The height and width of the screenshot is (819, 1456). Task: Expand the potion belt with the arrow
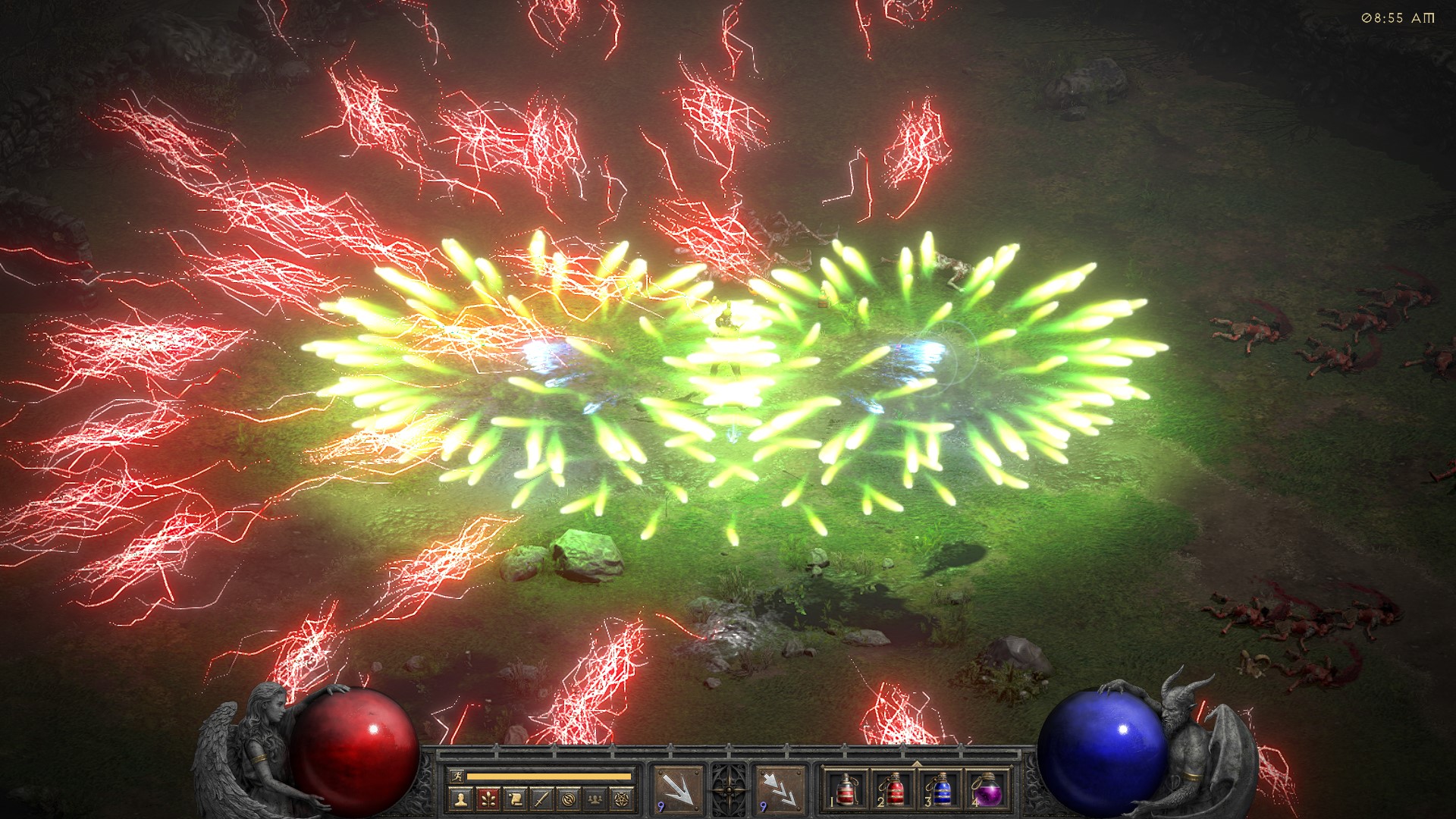[x=916, y=764]
